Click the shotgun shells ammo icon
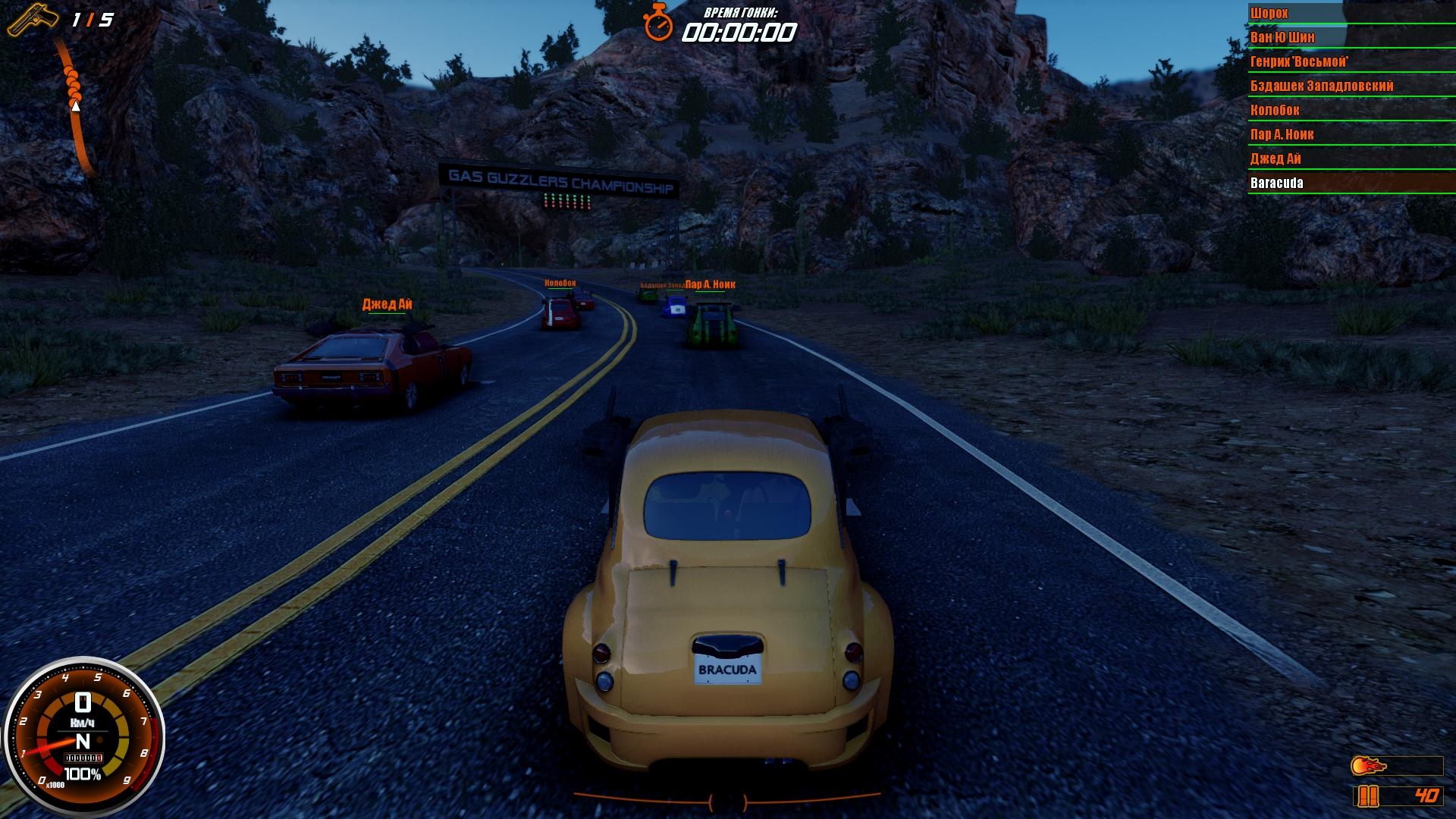The image size is (1456, 819). pos(1367,796)
